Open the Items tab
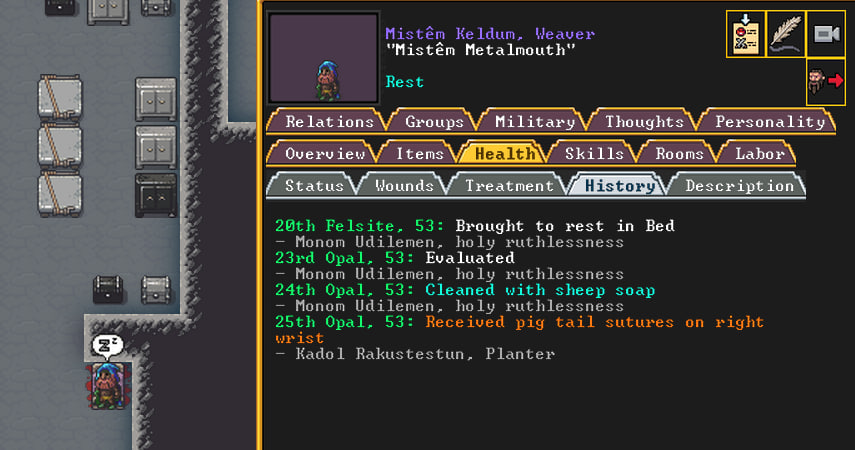The width and height of the screenshot is (855, 450). tap(419, 154)
